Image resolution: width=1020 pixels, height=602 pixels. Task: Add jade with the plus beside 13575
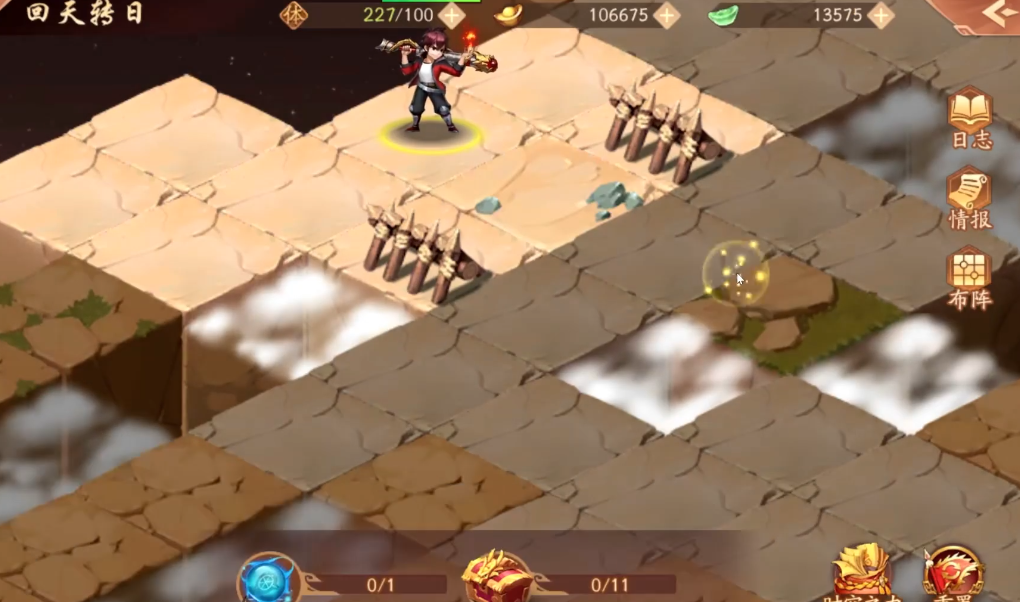point(880,15)
